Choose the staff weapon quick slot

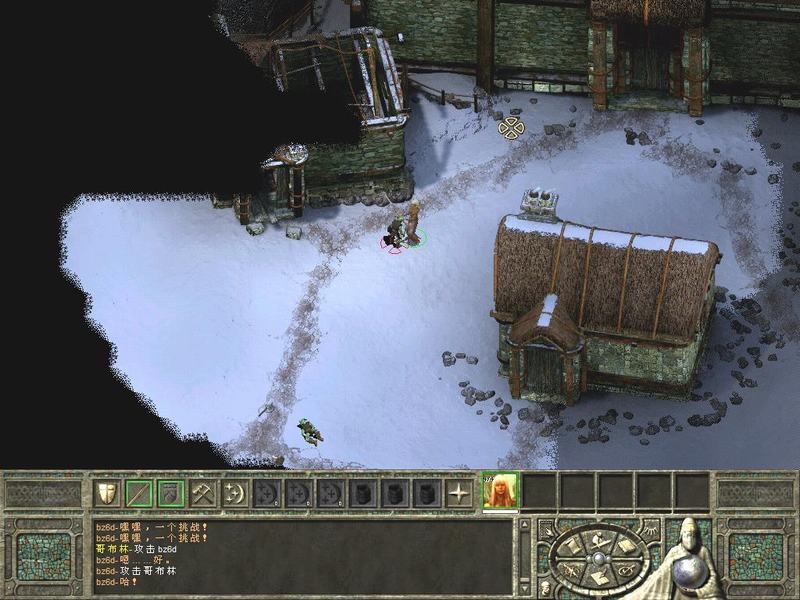click(138, 493)
